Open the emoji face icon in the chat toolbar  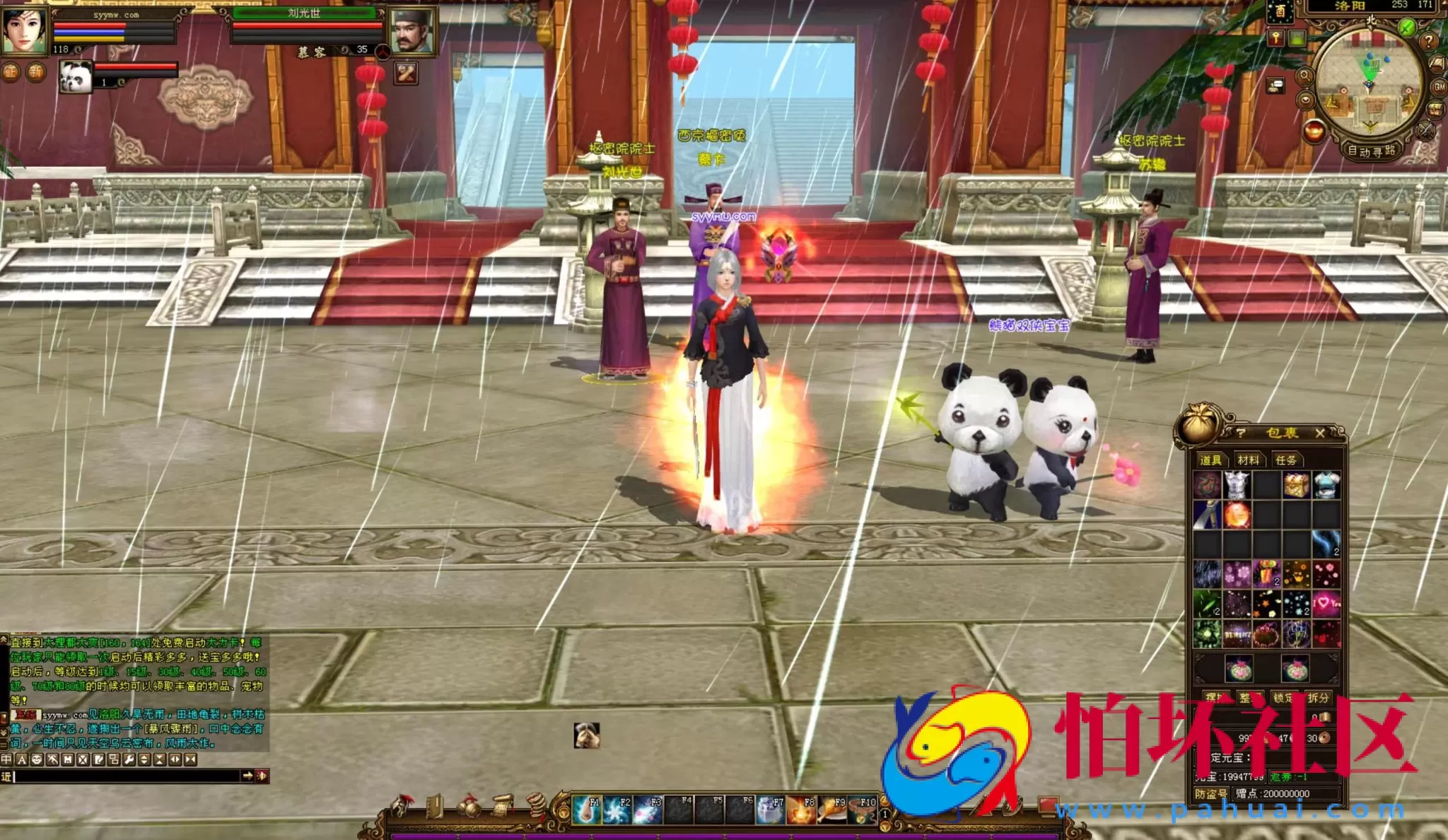(37, 759)
